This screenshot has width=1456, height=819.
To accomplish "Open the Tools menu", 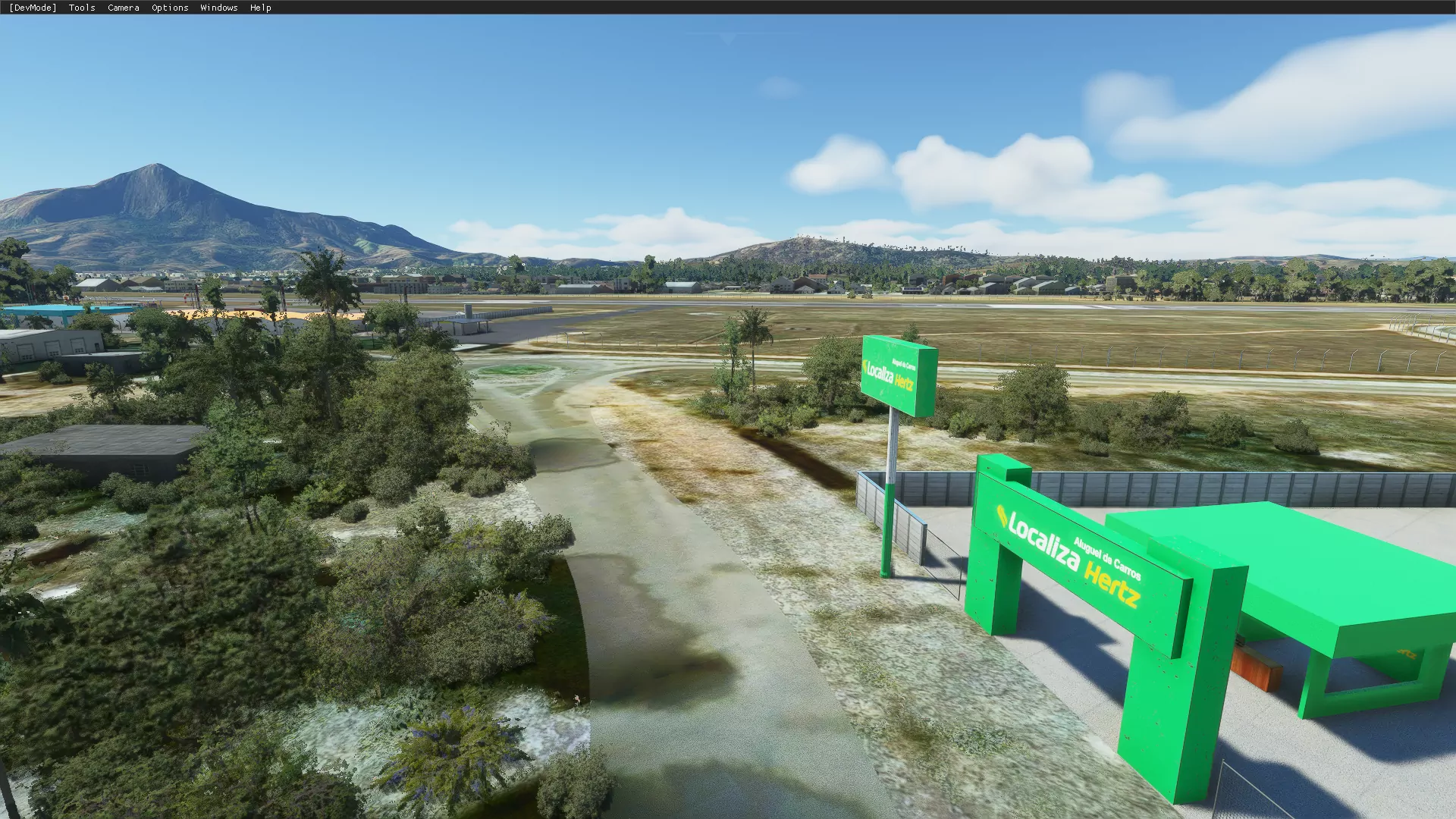I will point(82,8).
